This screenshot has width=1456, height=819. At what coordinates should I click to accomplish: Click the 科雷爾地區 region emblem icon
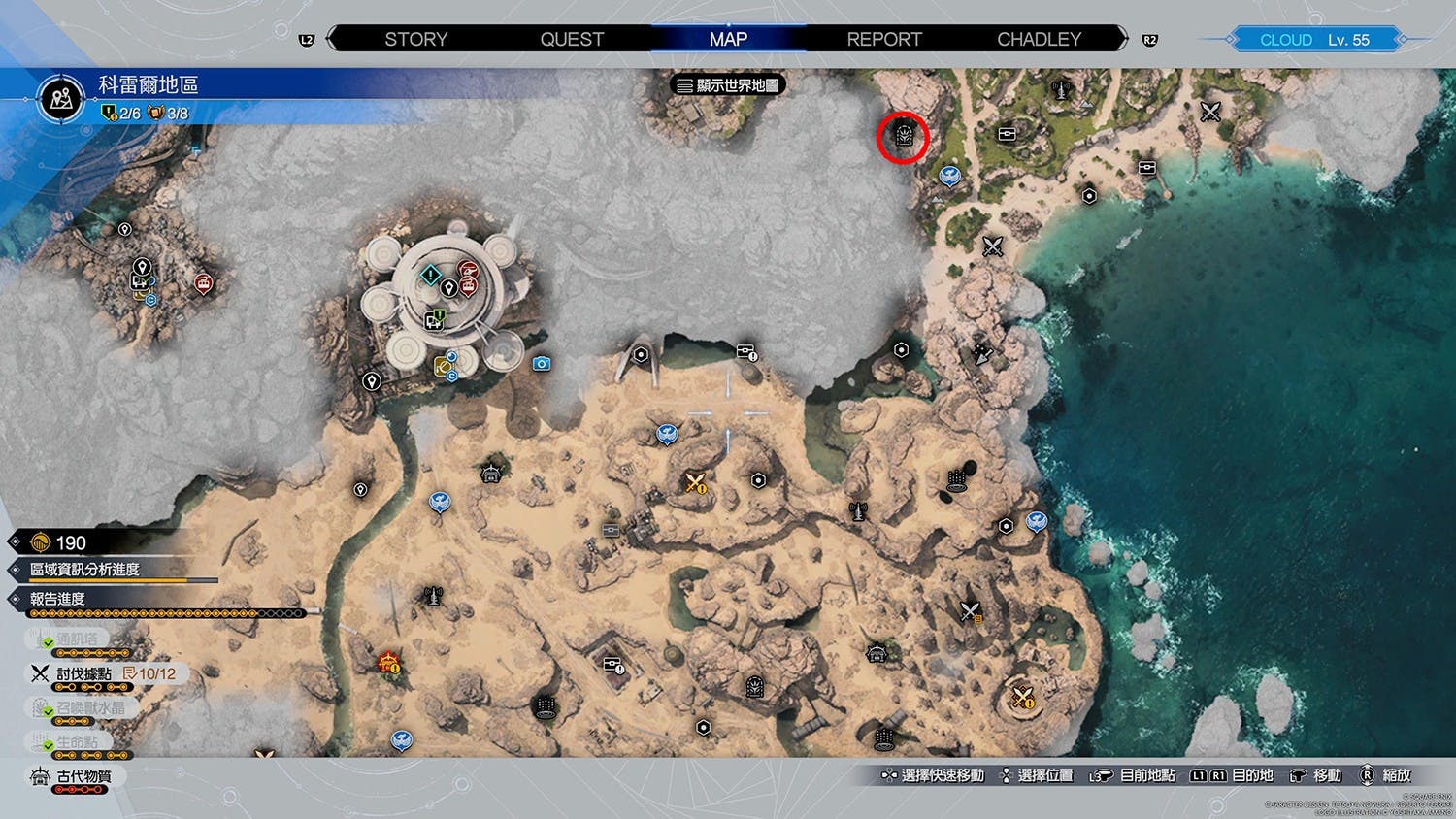pyautogui.click(x=61, y=98)
